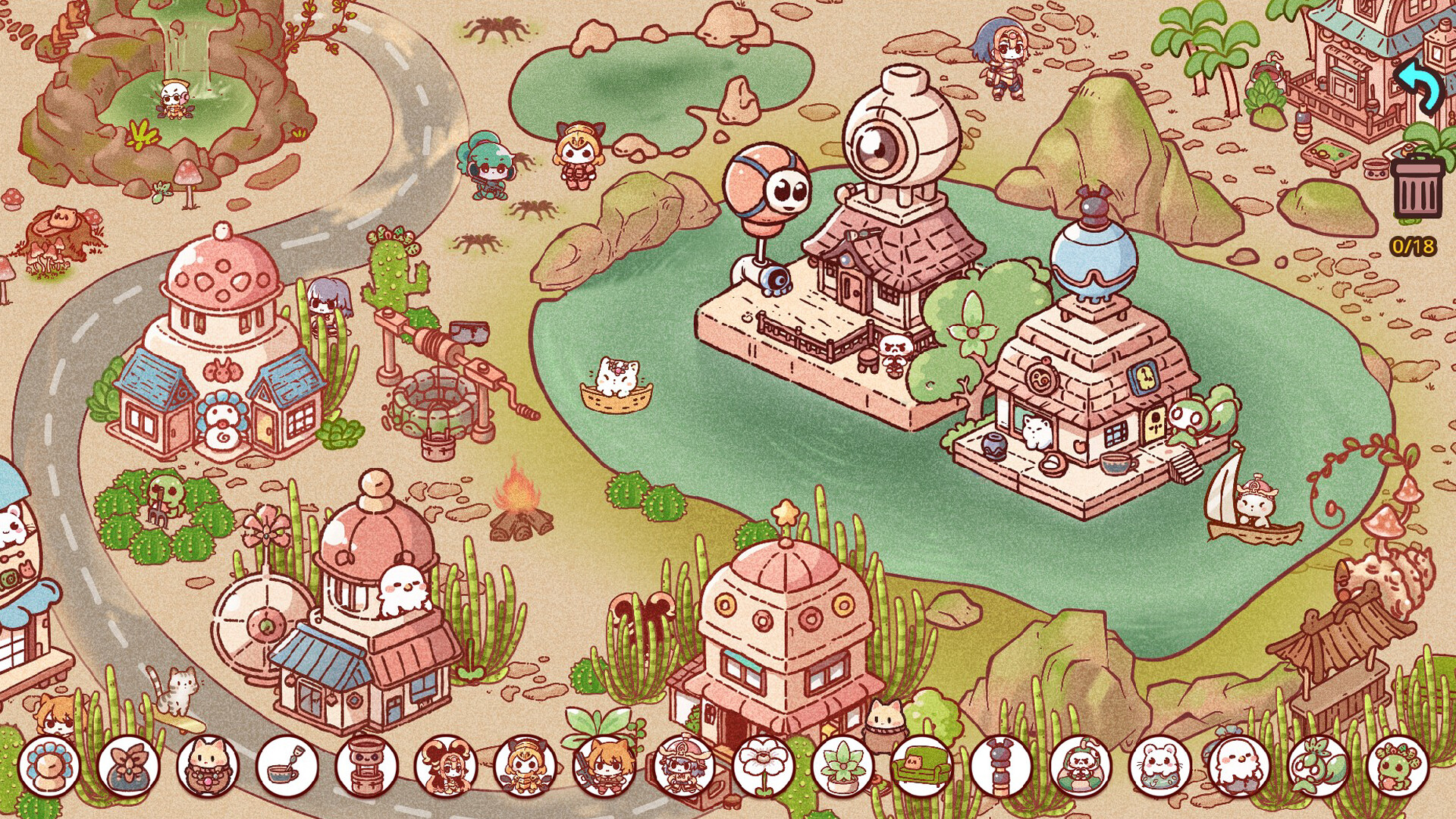Select the white hamster target icon
Screen dimensions: 1456x819
tap(1160, 766)
